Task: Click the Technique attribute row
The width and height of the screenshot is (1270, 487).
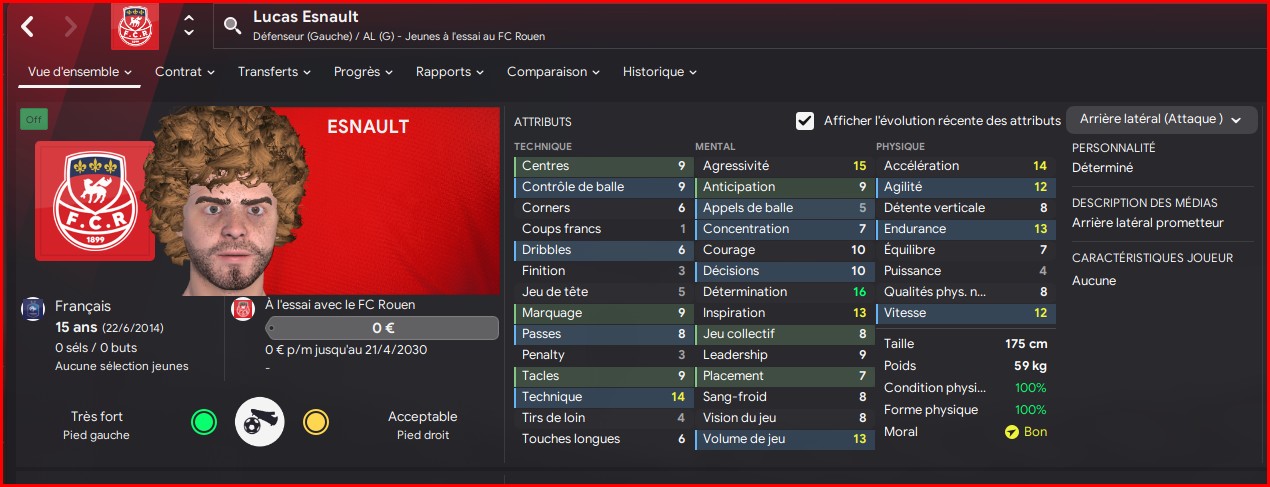Action: (x=602, y=397)
